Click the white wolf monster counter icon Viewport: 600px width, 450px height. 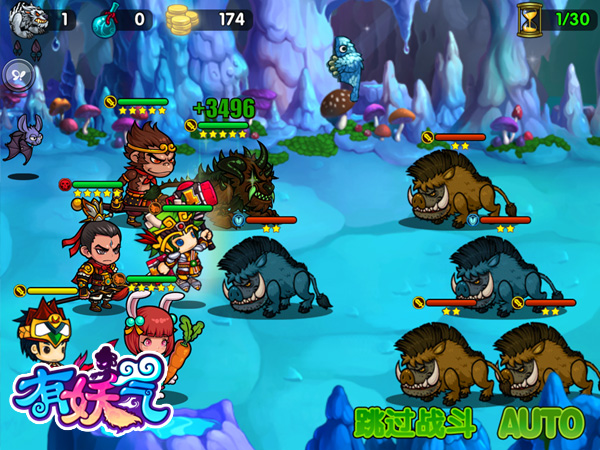tap(24, 18)
